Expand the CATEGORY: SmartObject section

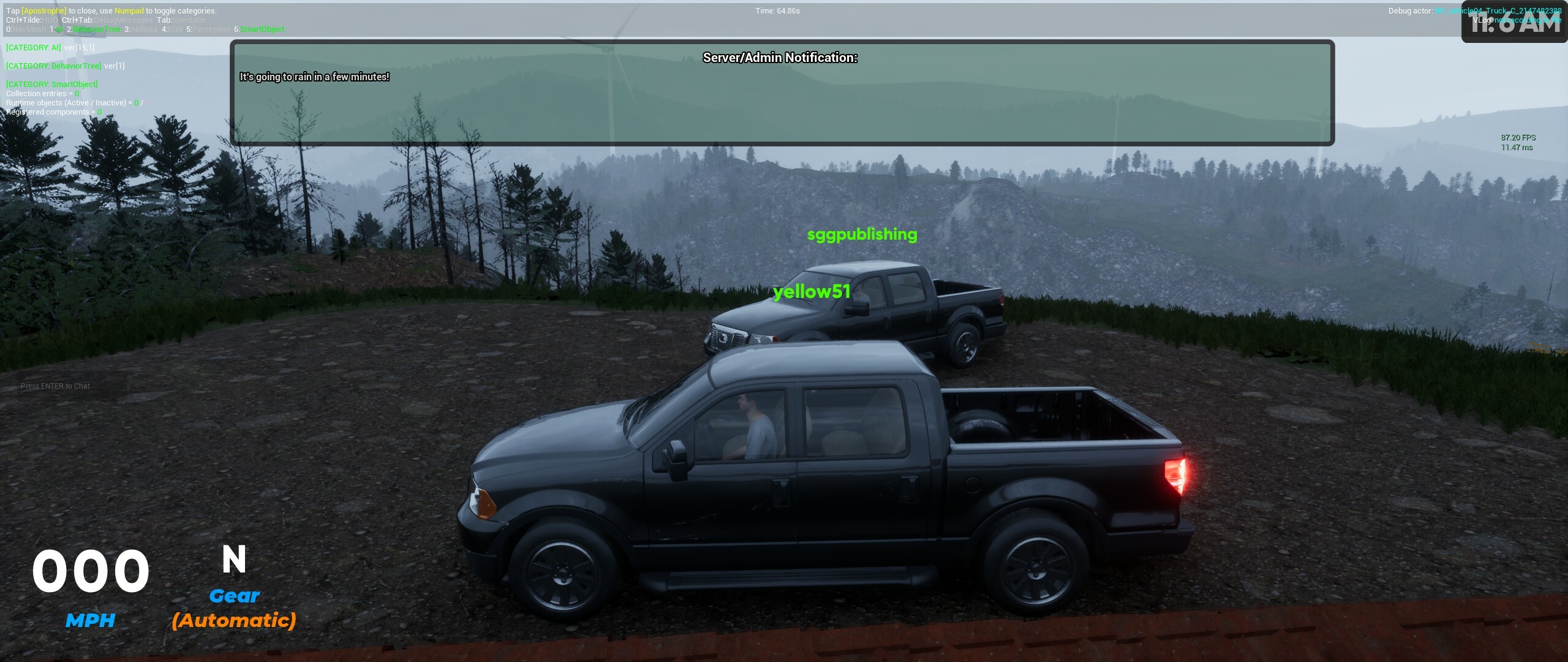tap(51, 84)
